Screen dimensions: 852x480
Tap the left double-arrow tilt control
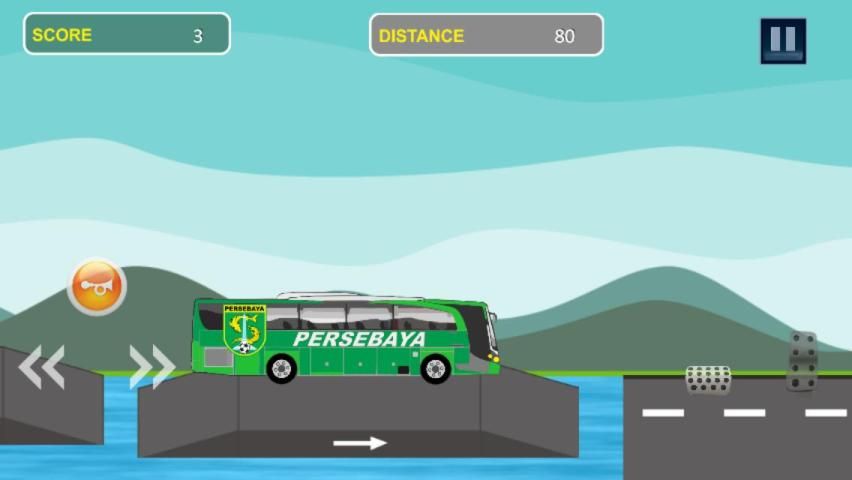click(42, 367)
